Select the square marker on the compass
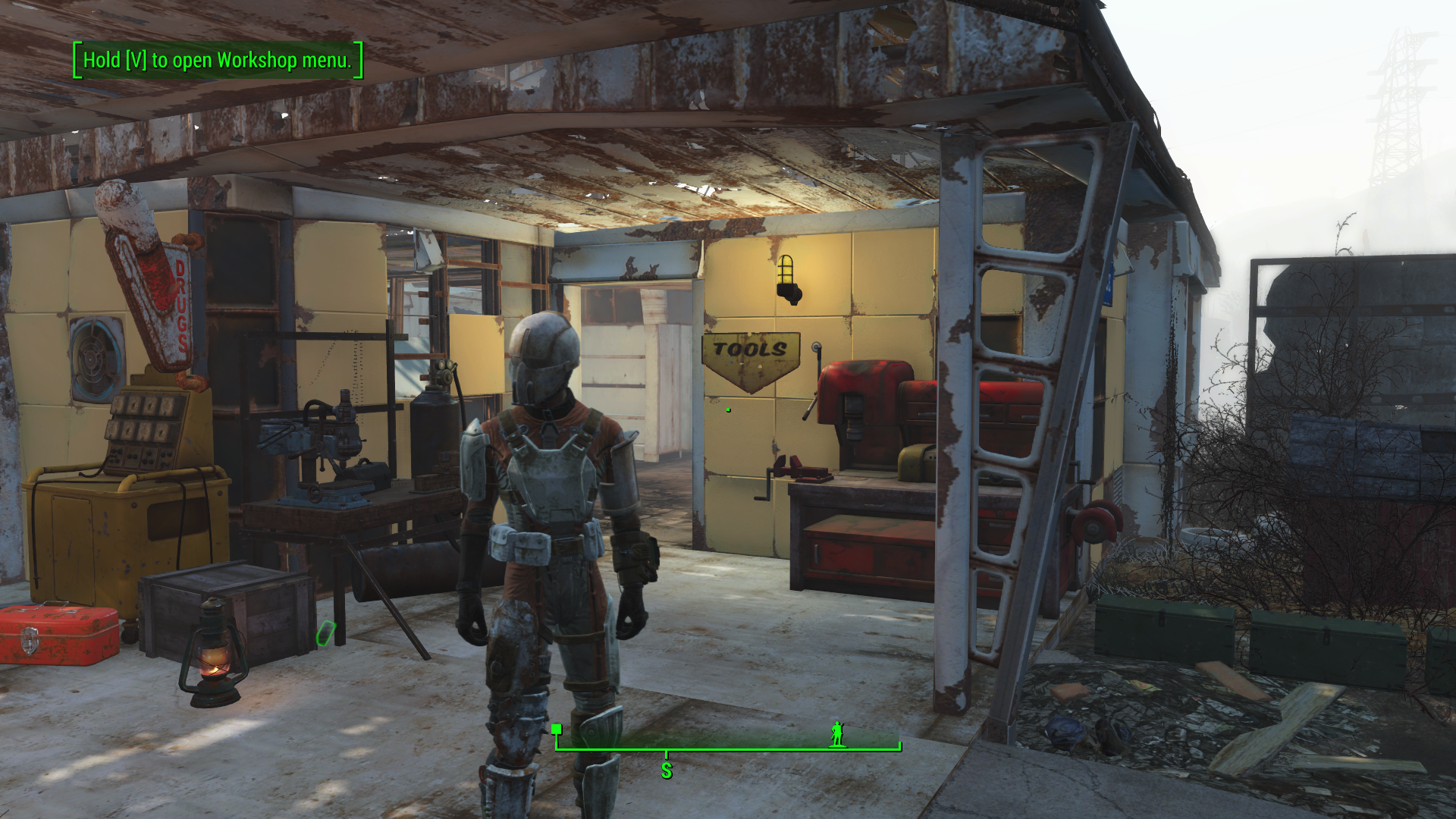Screen dimensions: 1456x819 click(x=557, y=730)
